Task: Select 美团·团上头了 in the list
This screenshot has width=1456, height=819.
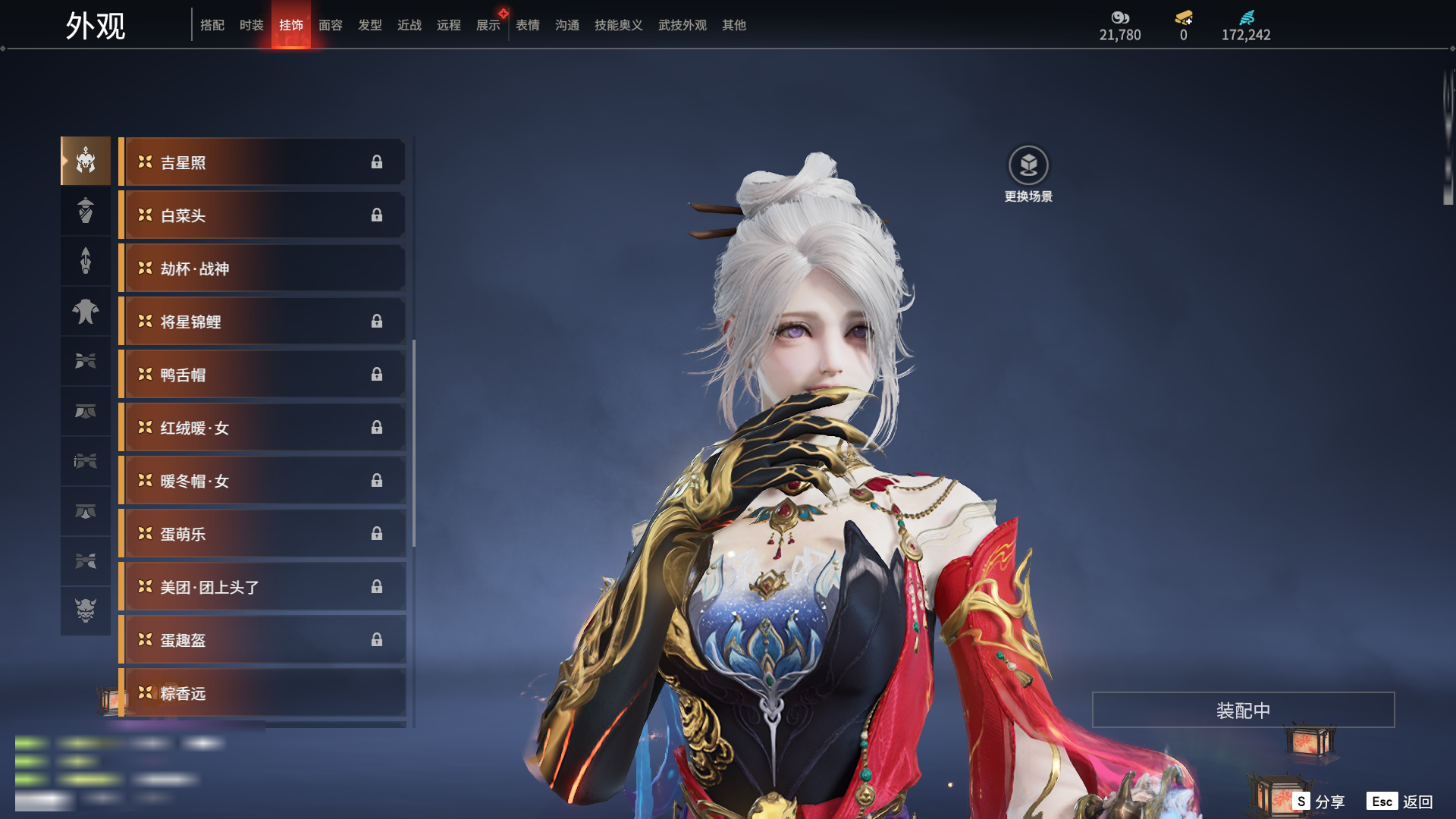Action: [x=262, y=587]
